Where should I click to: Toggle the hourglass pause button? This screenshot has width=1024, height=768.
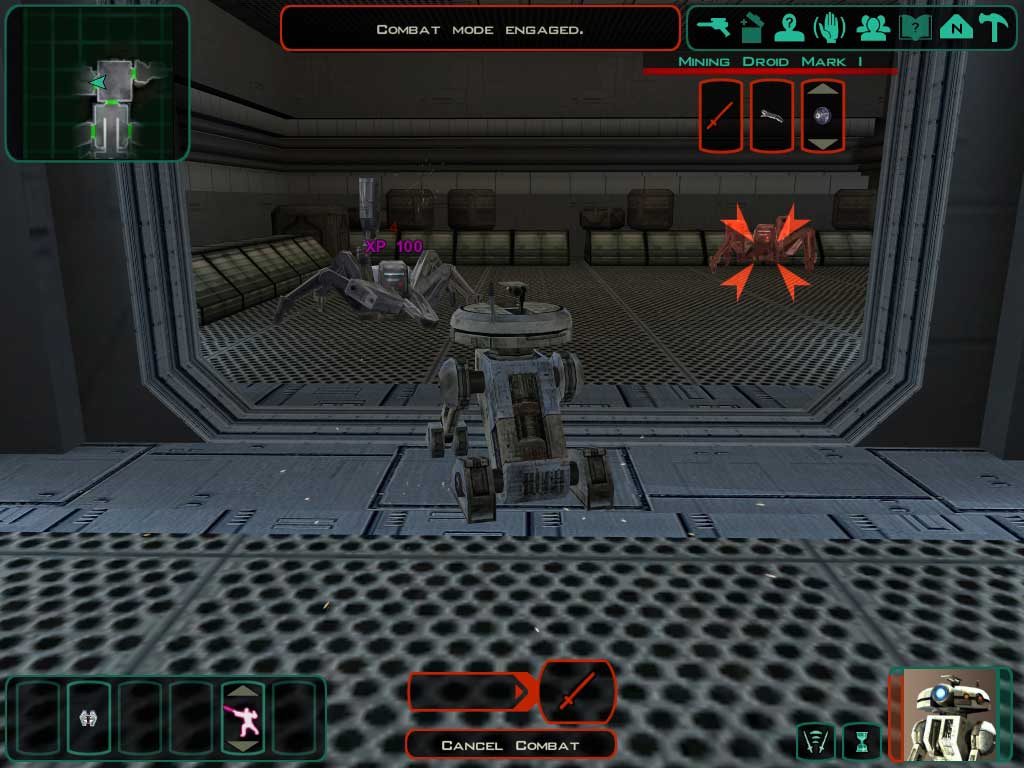coord(860,741)
